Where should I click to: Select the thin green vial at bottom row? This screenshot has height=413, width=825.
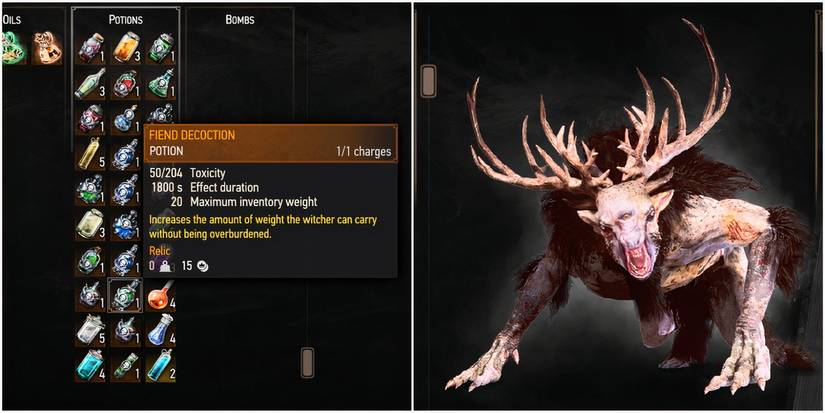(124, 366)
